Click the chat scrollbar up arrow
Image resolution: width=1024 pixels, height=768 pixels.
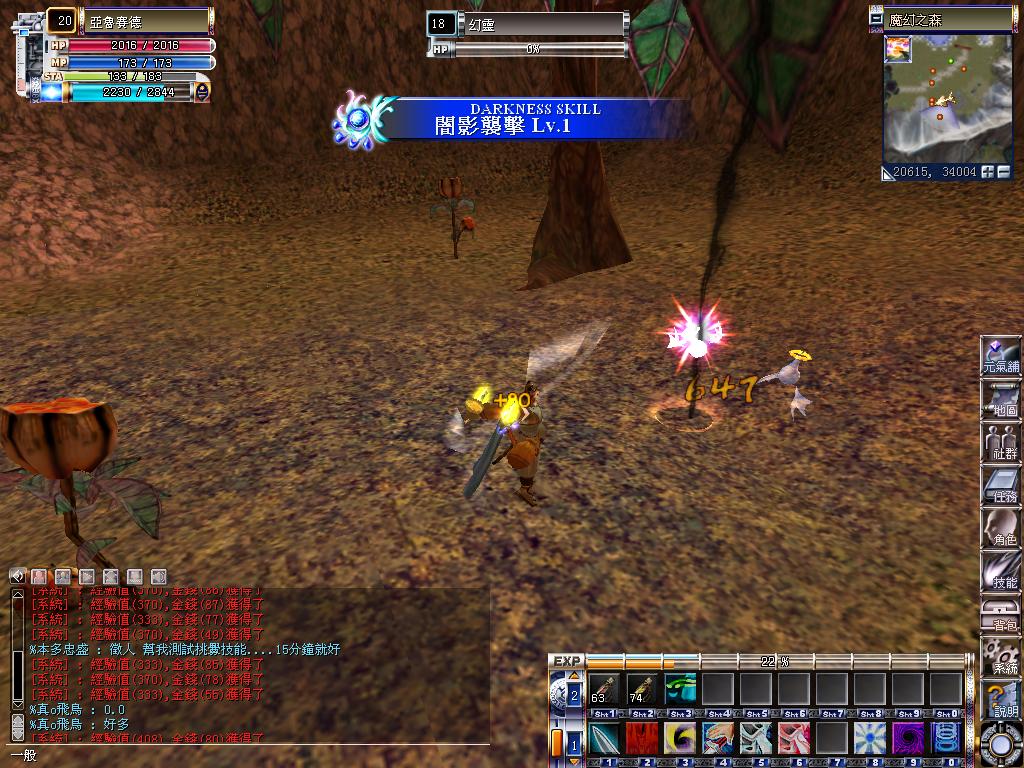click(17, 595)
